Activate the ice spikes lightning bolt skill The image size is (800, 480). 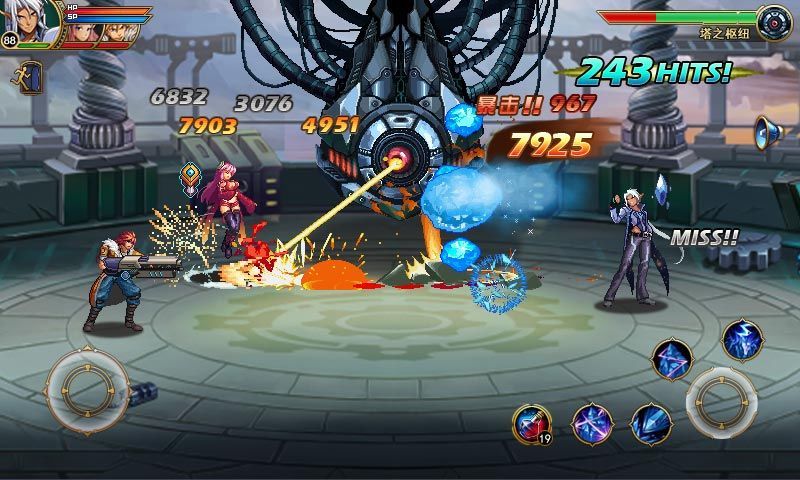click(x=742, y=341)
